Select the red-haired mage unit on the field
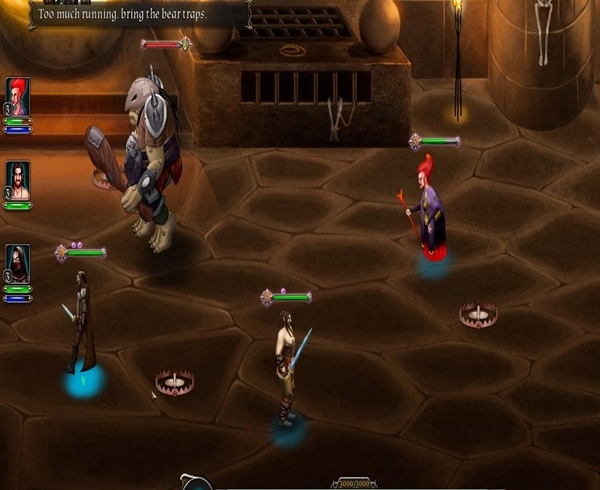 [427, 209]
